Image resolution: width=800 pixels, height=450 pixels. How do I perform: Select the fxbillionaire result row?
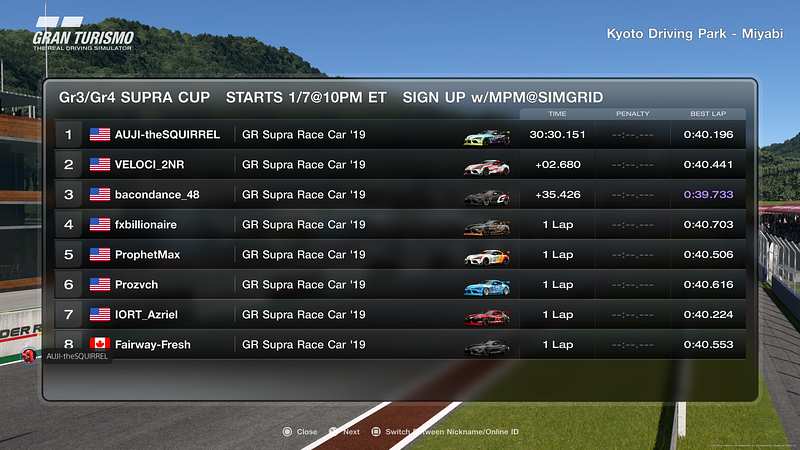tap(400, 225)
